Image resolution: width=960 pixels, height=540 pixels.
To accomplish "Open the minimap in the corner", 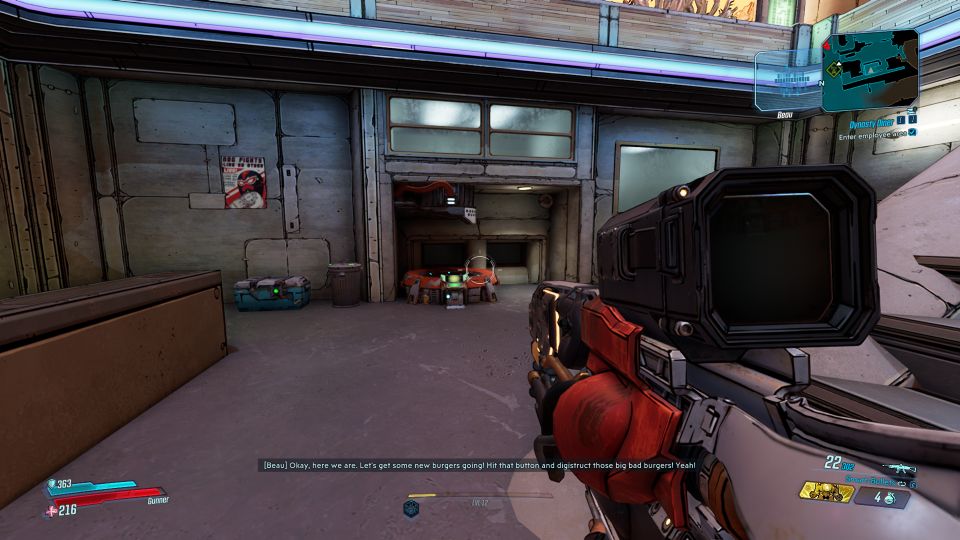I will click(870, 68).
